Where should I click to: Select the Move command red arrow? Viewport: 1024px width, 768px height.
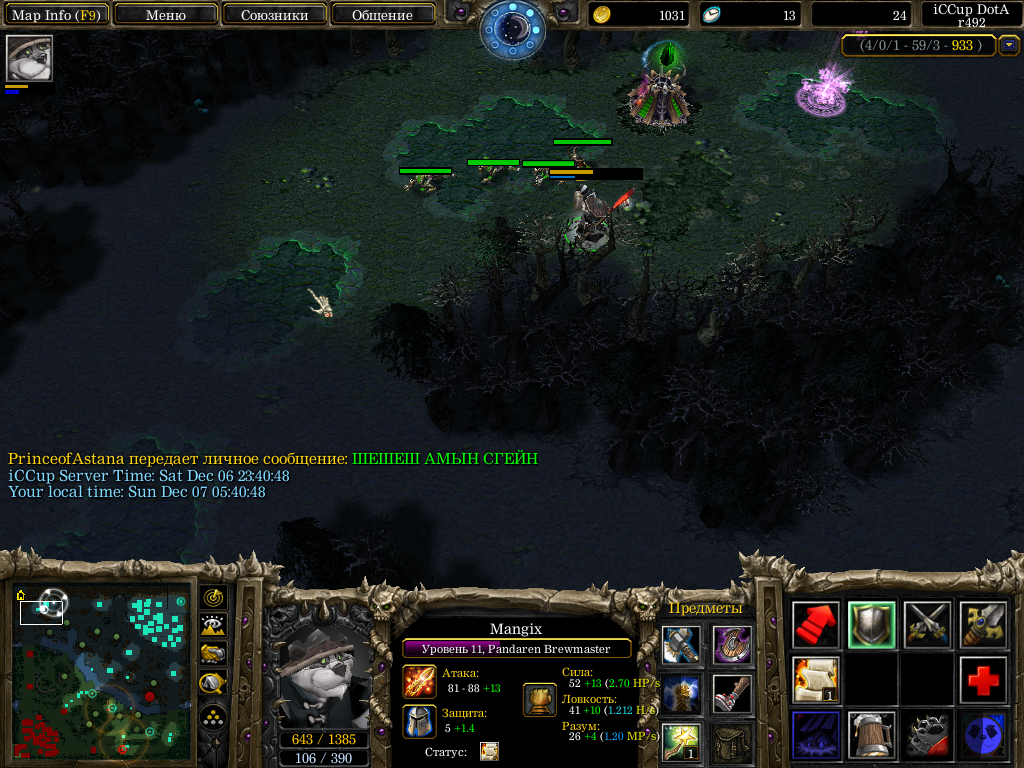coord(816,625)
